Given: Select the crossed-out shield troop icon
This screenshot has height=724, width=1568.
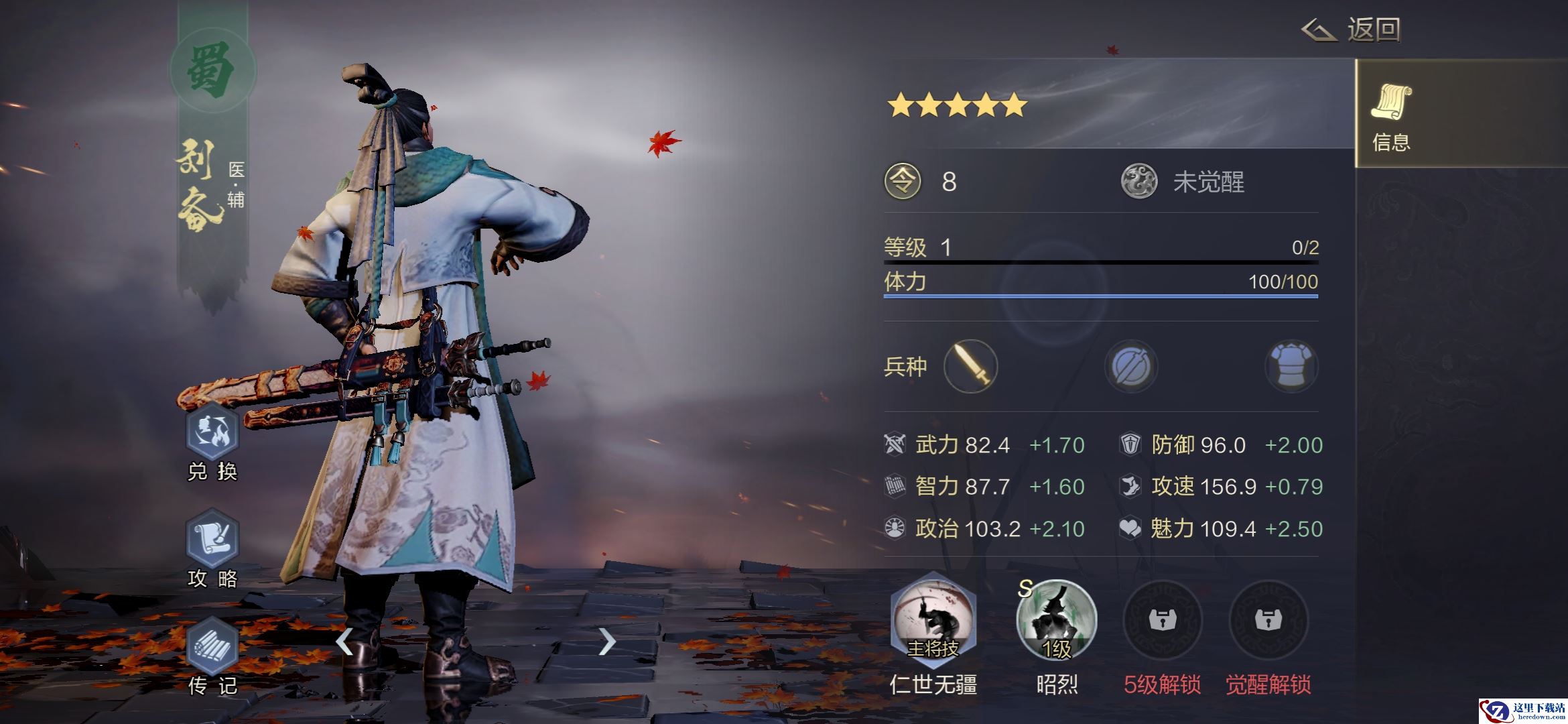Looking at the screenshot, I should [x=1131, y=366].
